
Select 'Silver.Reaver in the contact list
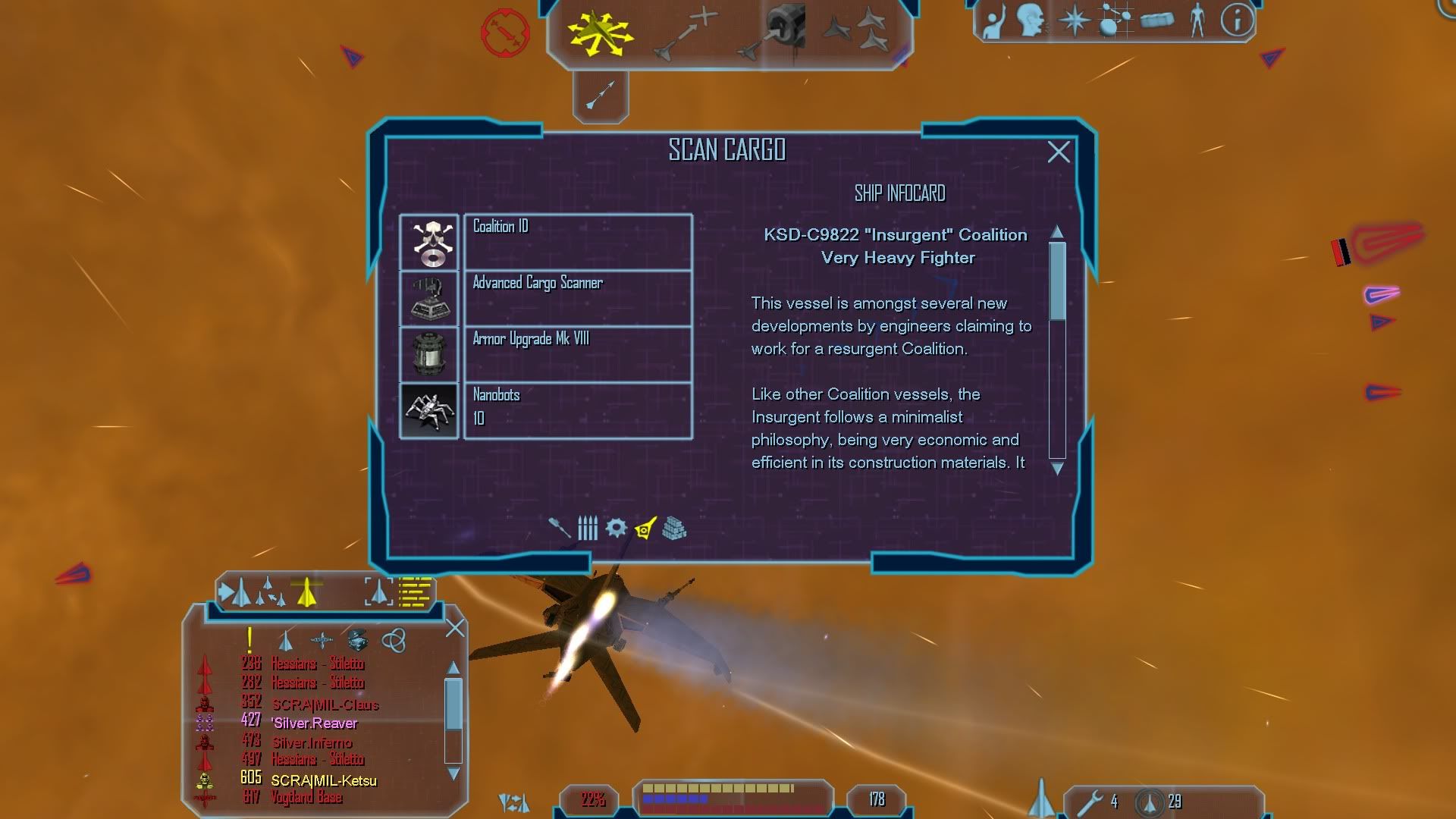click(315, 723)
